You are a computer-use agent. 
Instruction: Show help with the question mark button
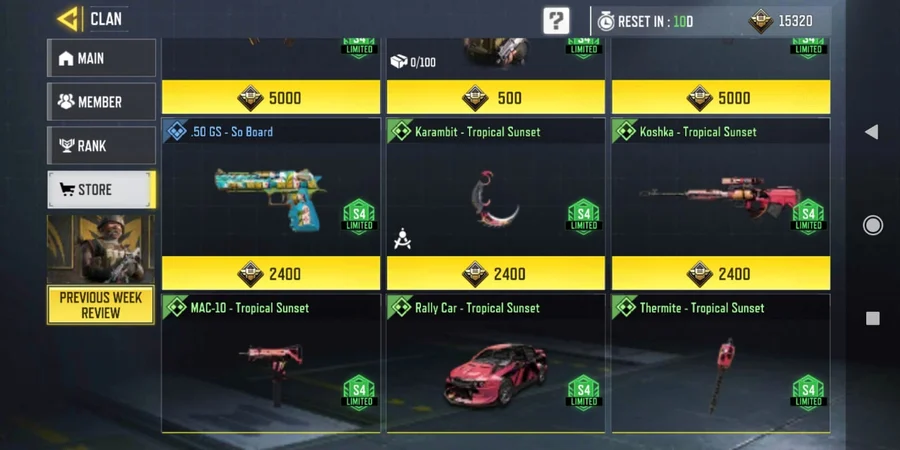[556, 20]
